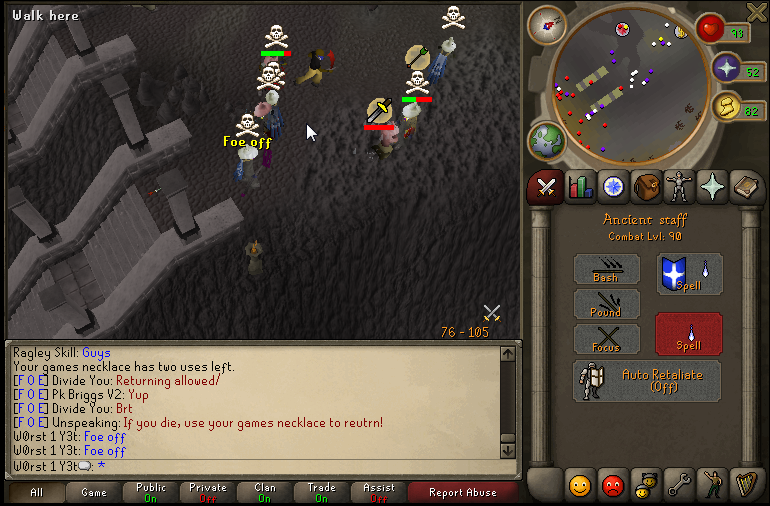This screenshot has width=770, height=506.
Task: Switch chat filter to Game messages
Action: tap(94, 492)
